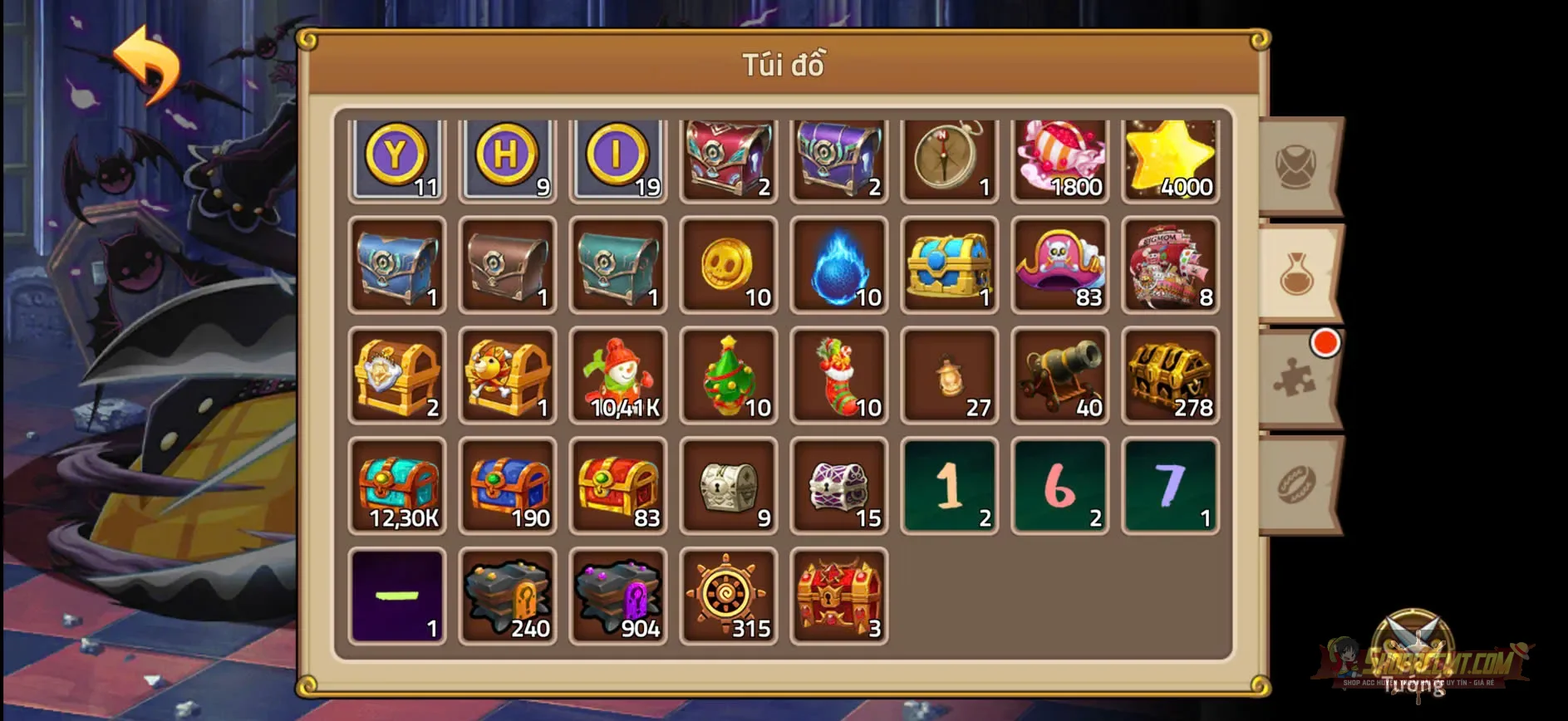Open the golden star item showing 4000

(x=1170, y=158)
